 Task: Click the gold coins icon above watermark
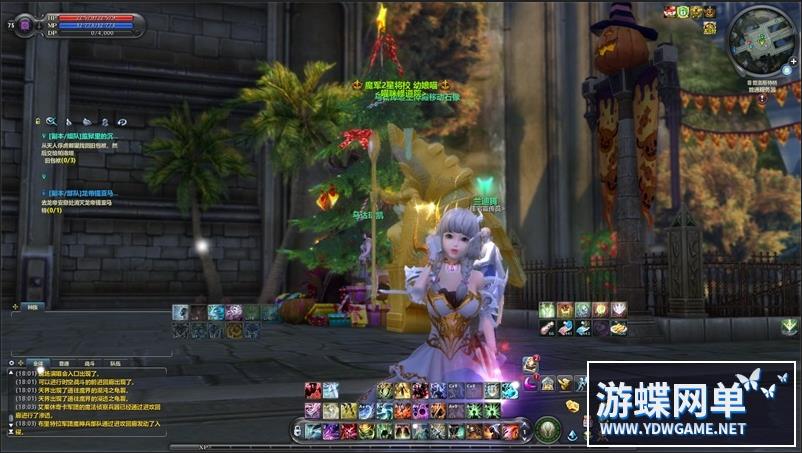(x=573, y=406)
